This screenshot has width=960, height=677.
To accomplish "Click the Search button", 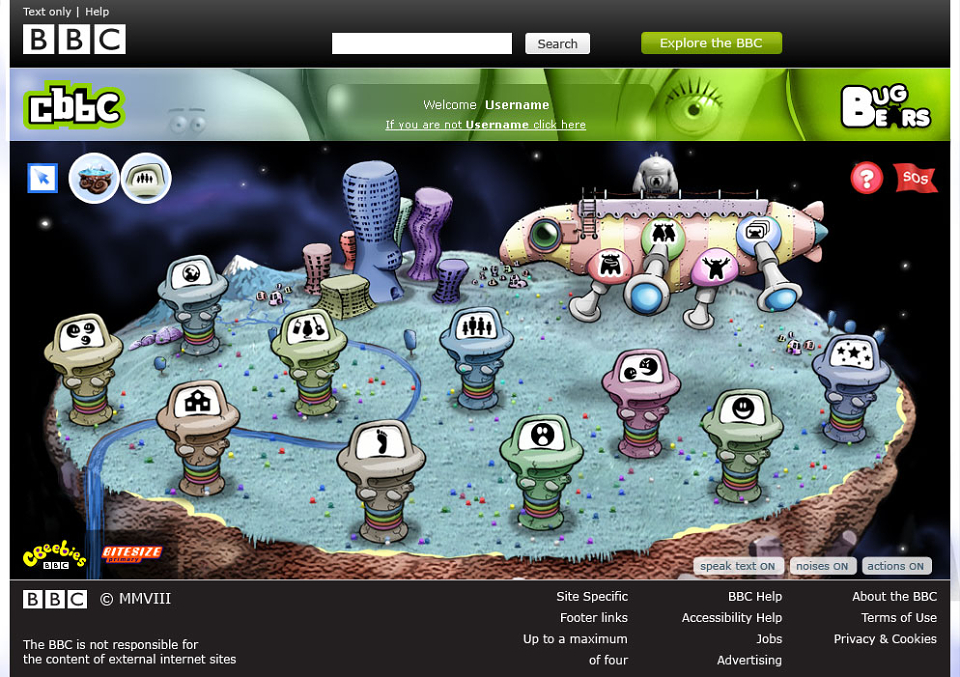I will (x=557, y=44).
